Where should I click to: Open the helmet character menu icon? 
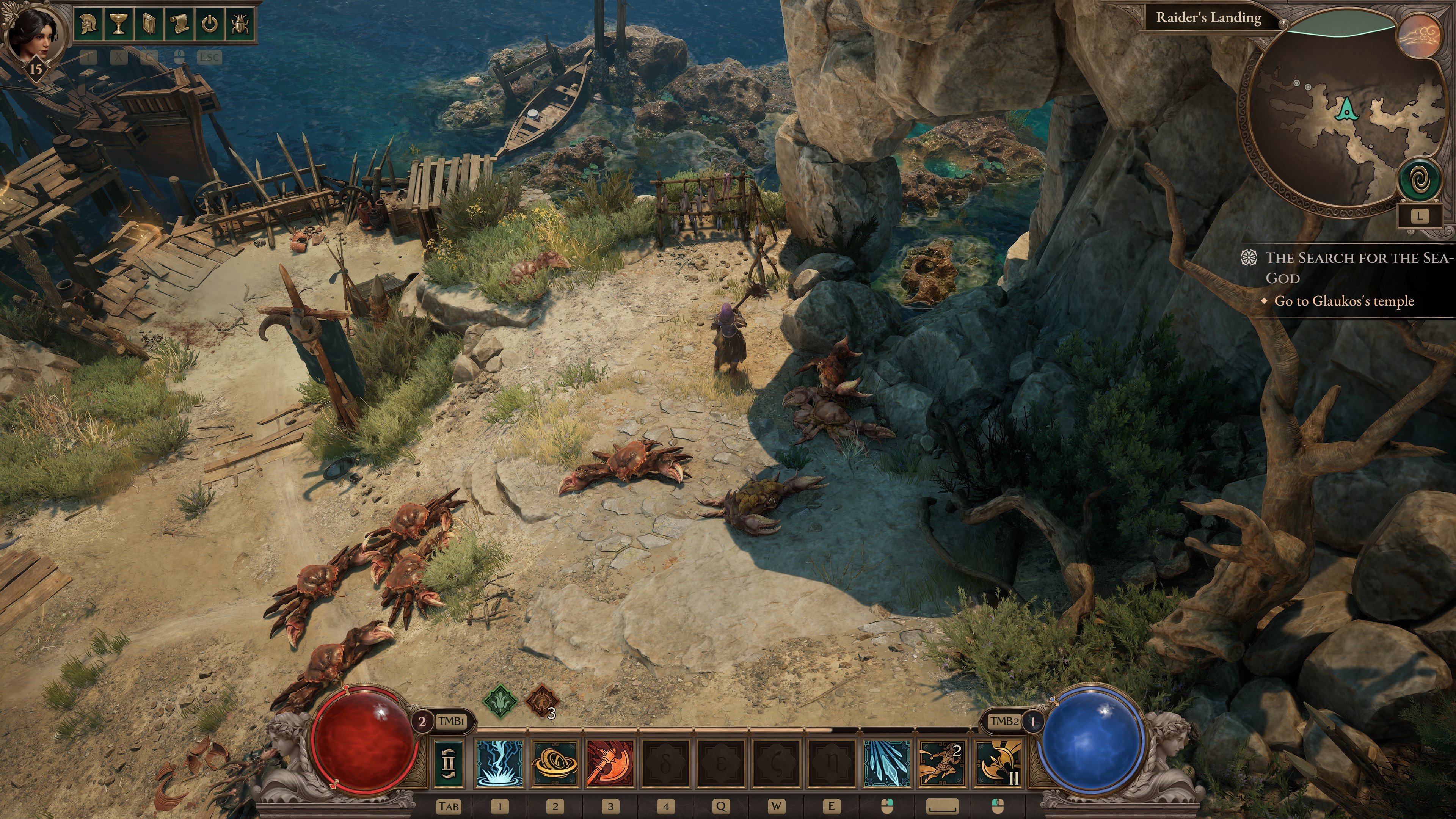click(89, 24)
